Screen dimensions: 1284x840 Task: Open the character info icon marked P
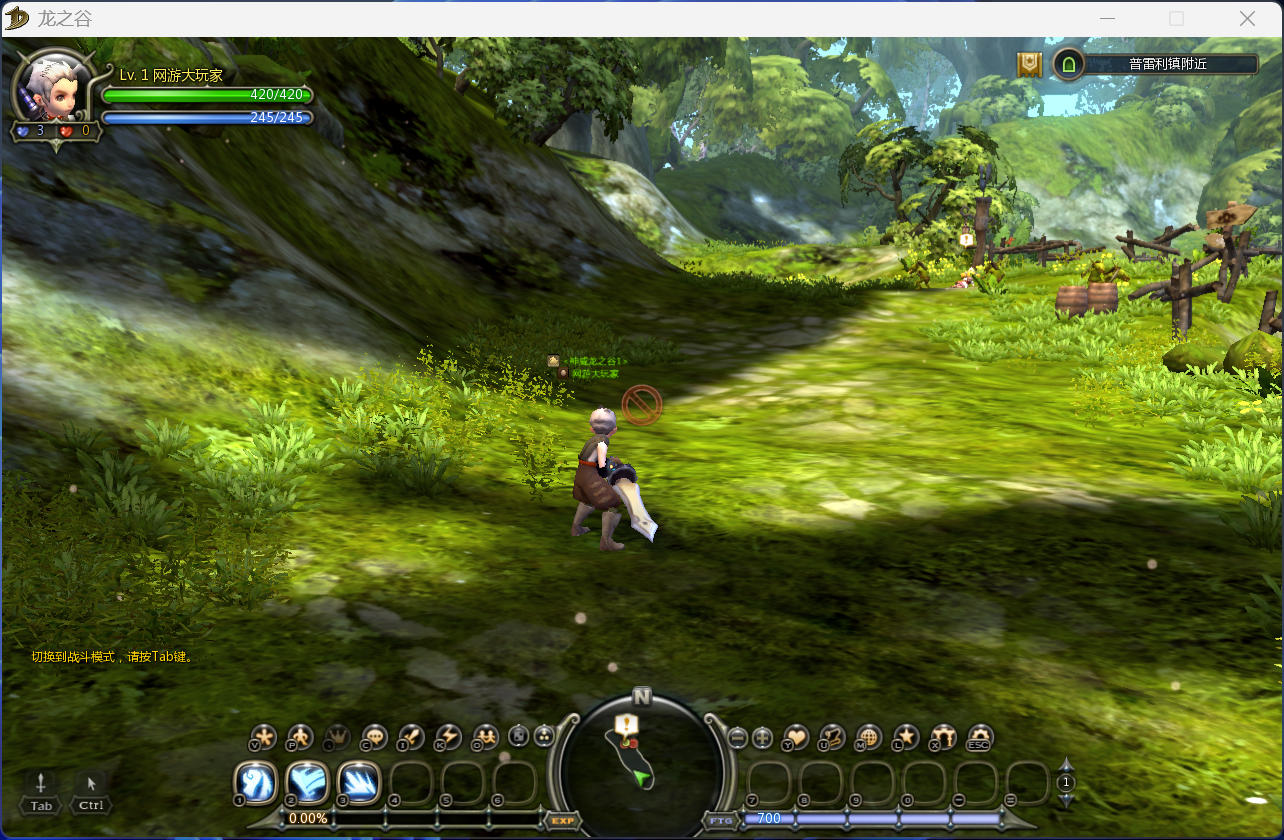tap(300, 737)
